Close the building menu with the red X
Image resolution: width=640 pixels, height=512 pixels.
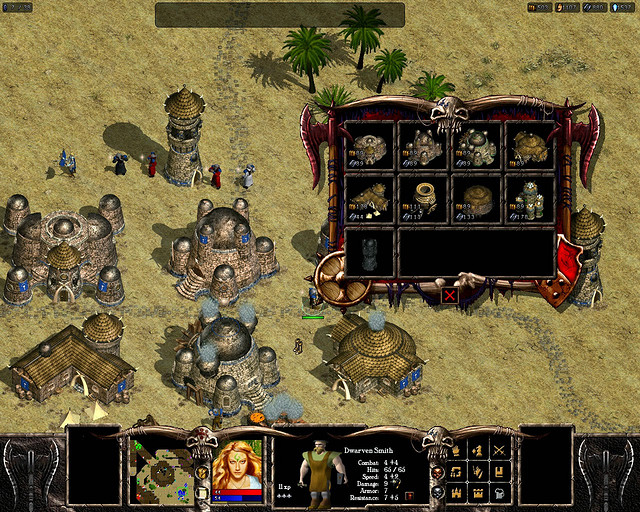(450, 295)
